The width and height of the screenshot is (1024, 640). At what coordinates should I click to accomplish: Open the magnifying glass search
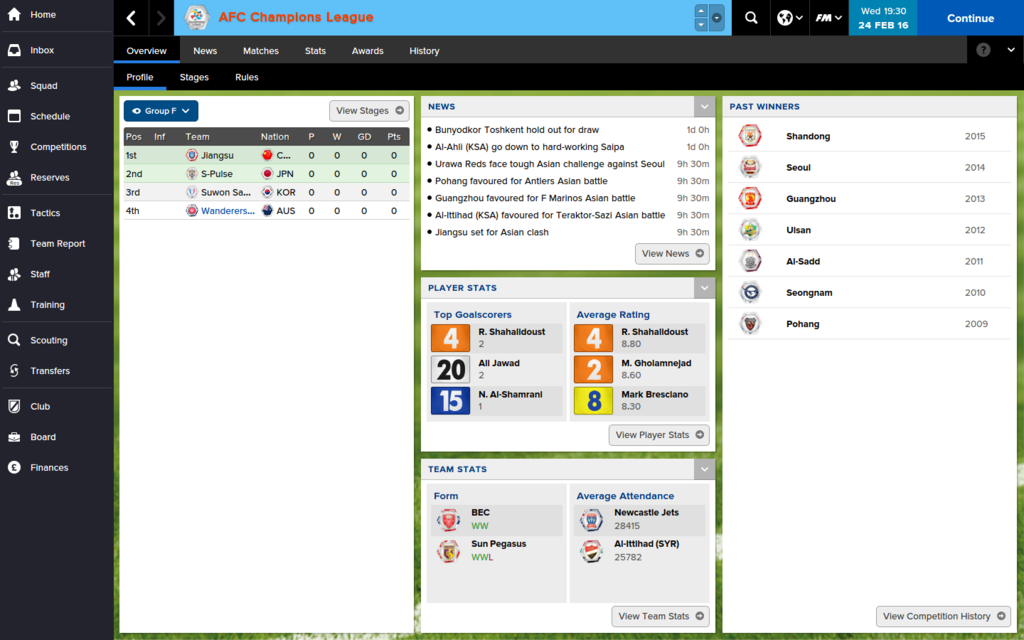751,18
